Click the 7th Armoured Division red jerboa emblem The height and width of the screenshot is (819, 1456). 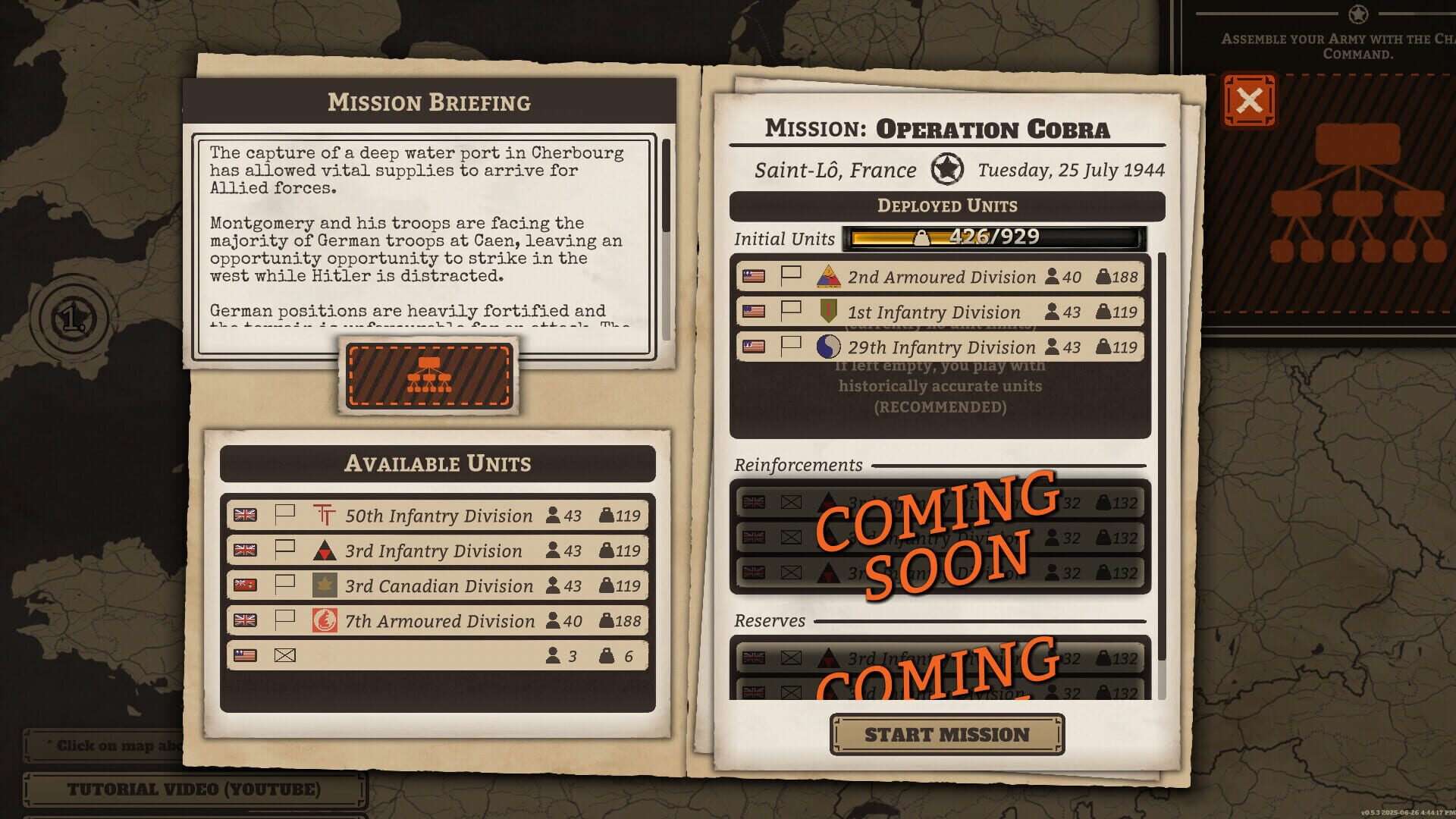(325, 621)
